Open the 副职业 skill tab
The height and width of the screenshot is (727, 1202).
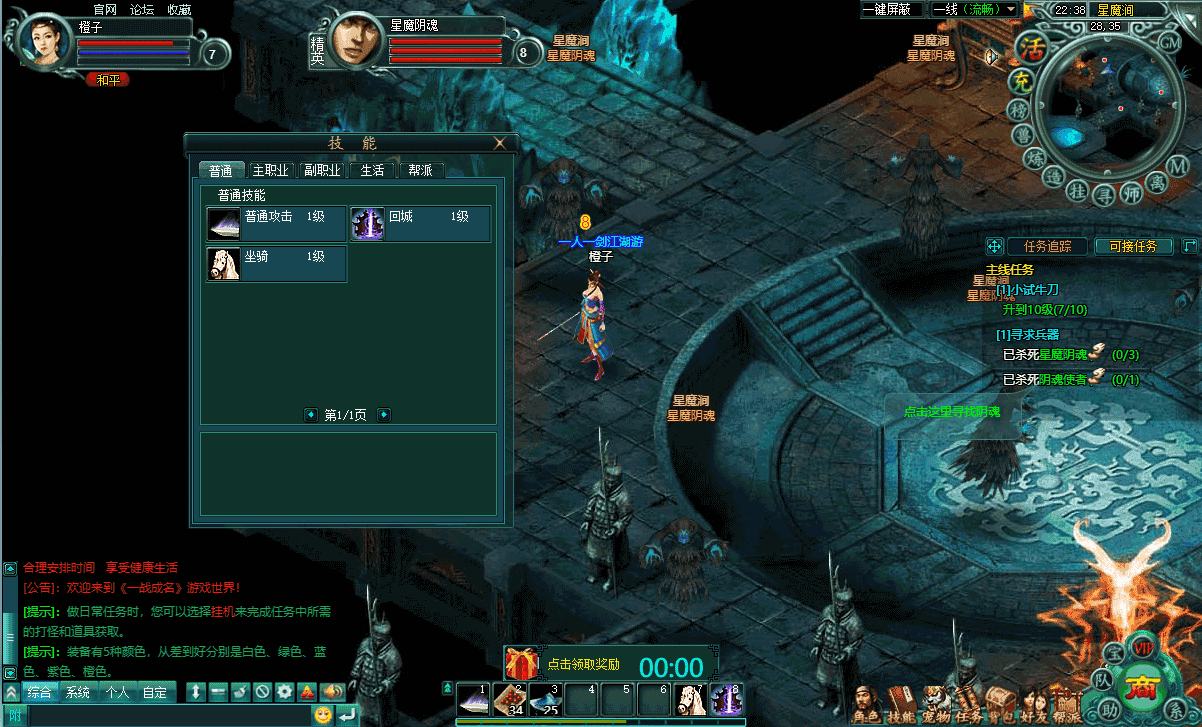(323, 170)
